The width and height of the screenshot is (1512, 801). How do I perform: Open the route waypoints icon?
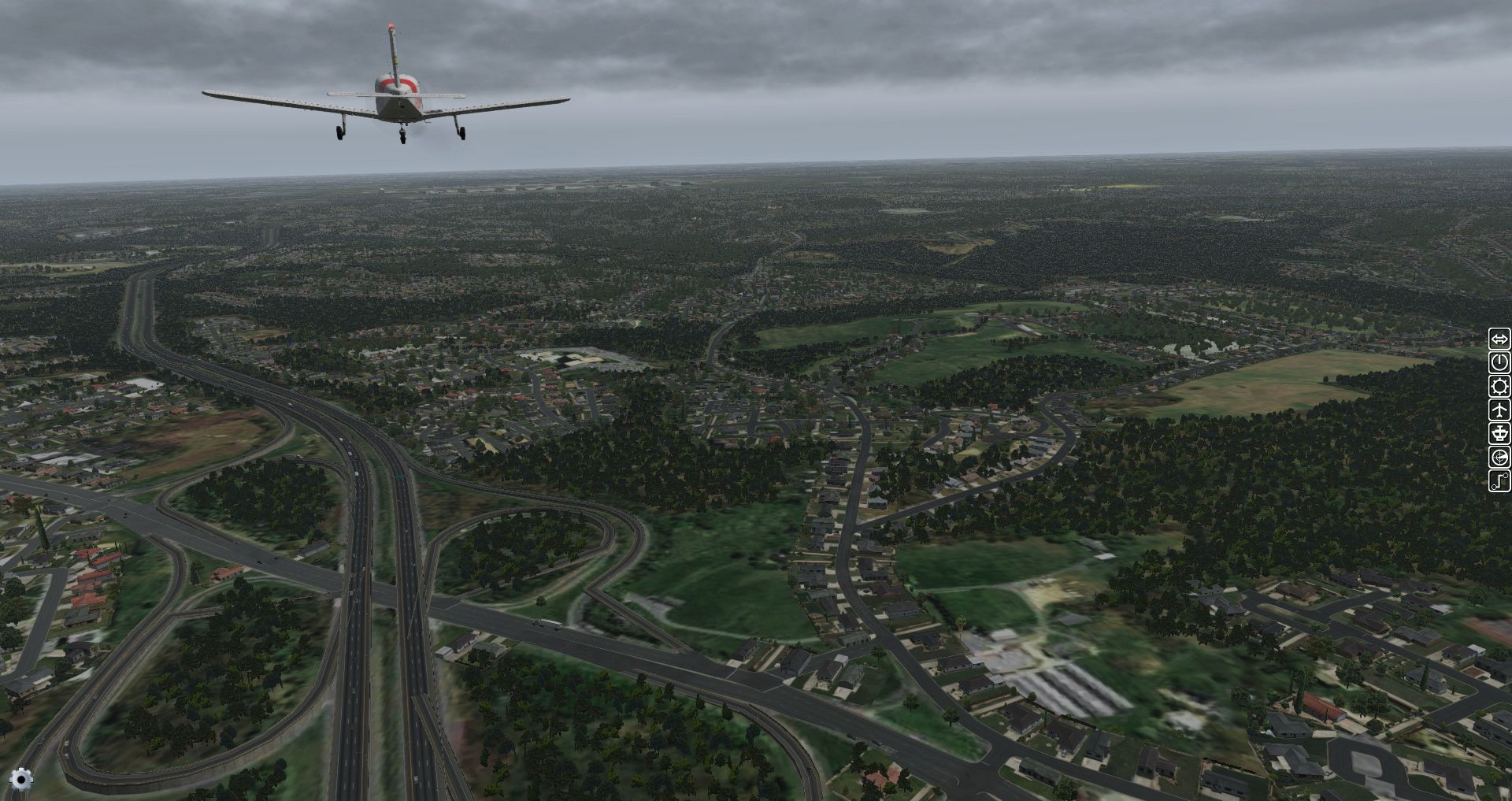[1499, 480]
